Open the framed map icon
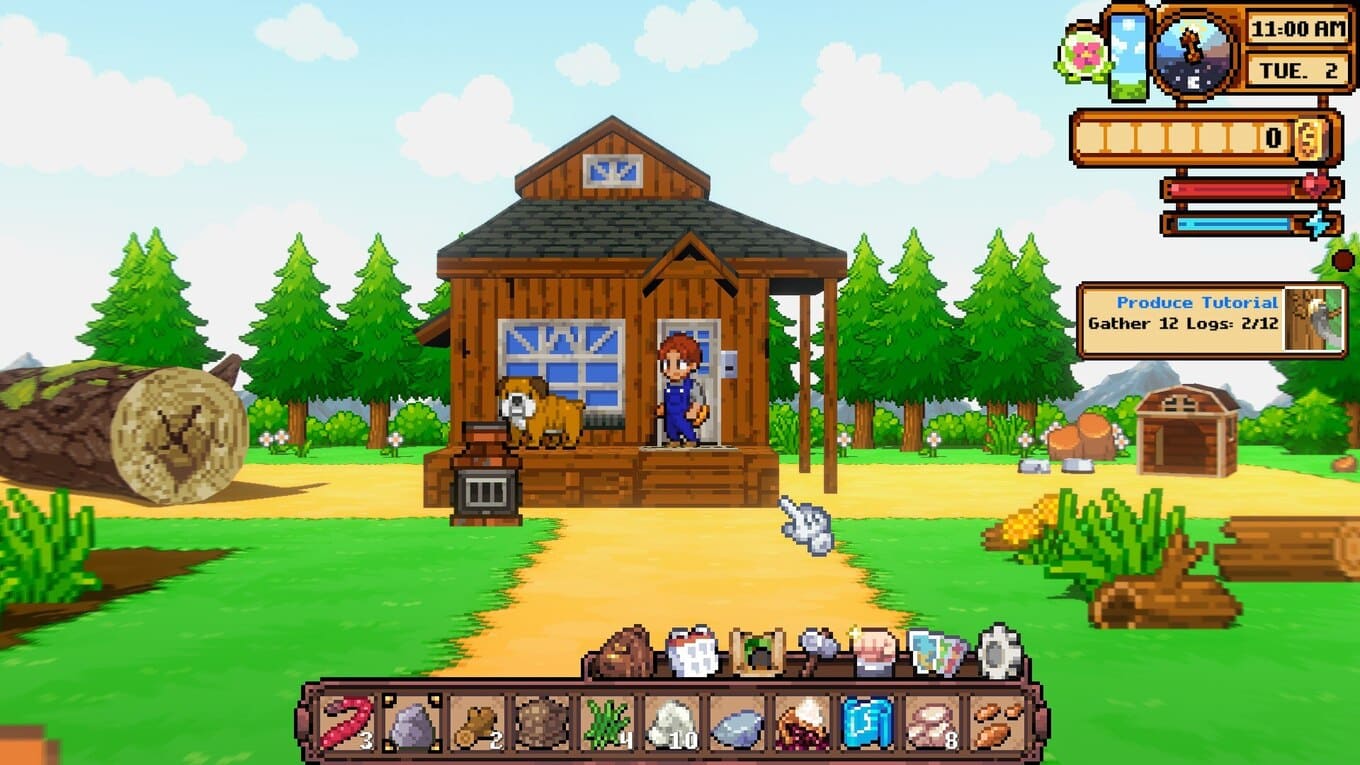 click(756, 652)
